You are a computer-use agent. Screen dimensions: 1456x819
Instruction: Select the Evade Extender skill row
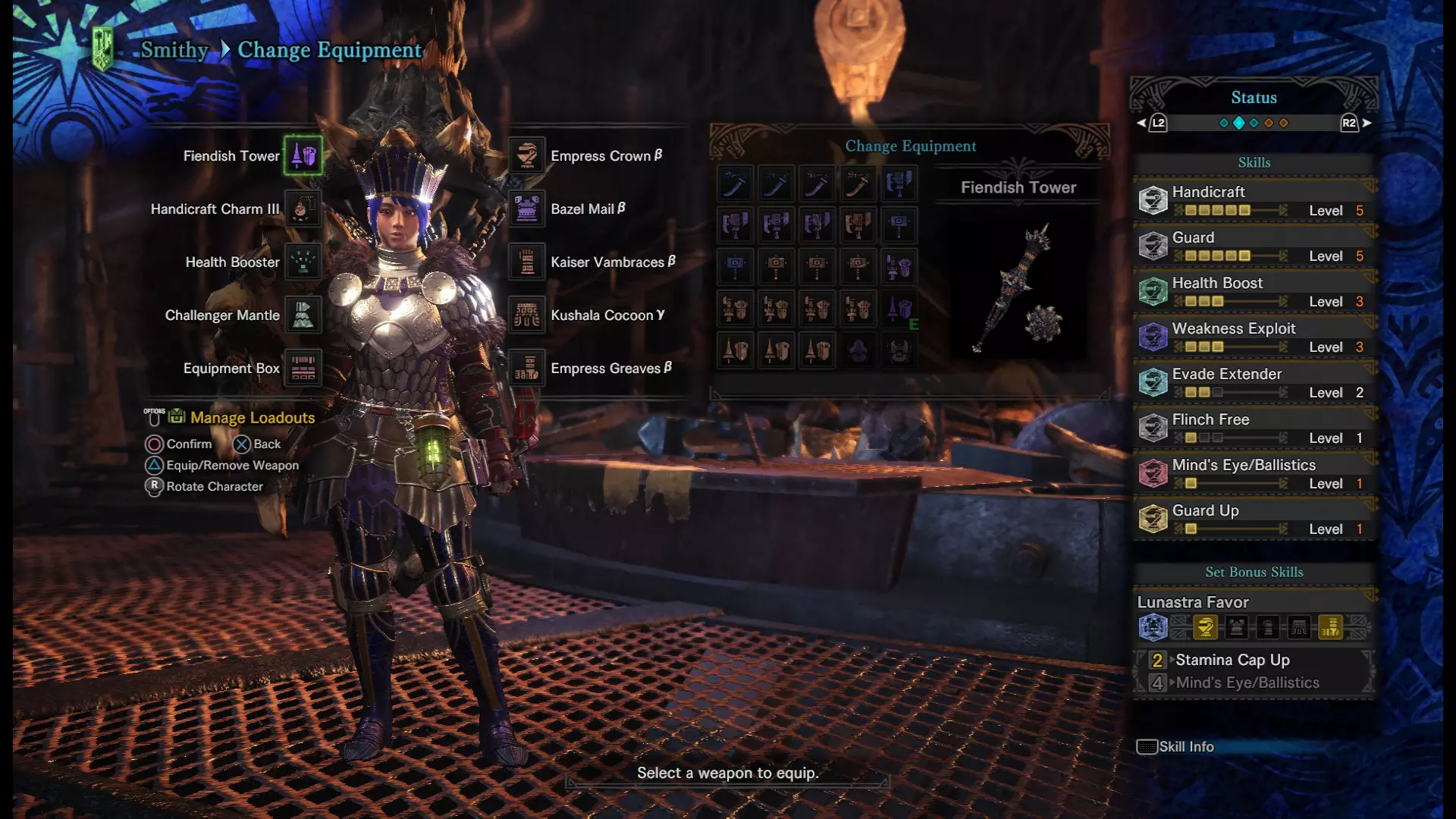pos(1254,382)
